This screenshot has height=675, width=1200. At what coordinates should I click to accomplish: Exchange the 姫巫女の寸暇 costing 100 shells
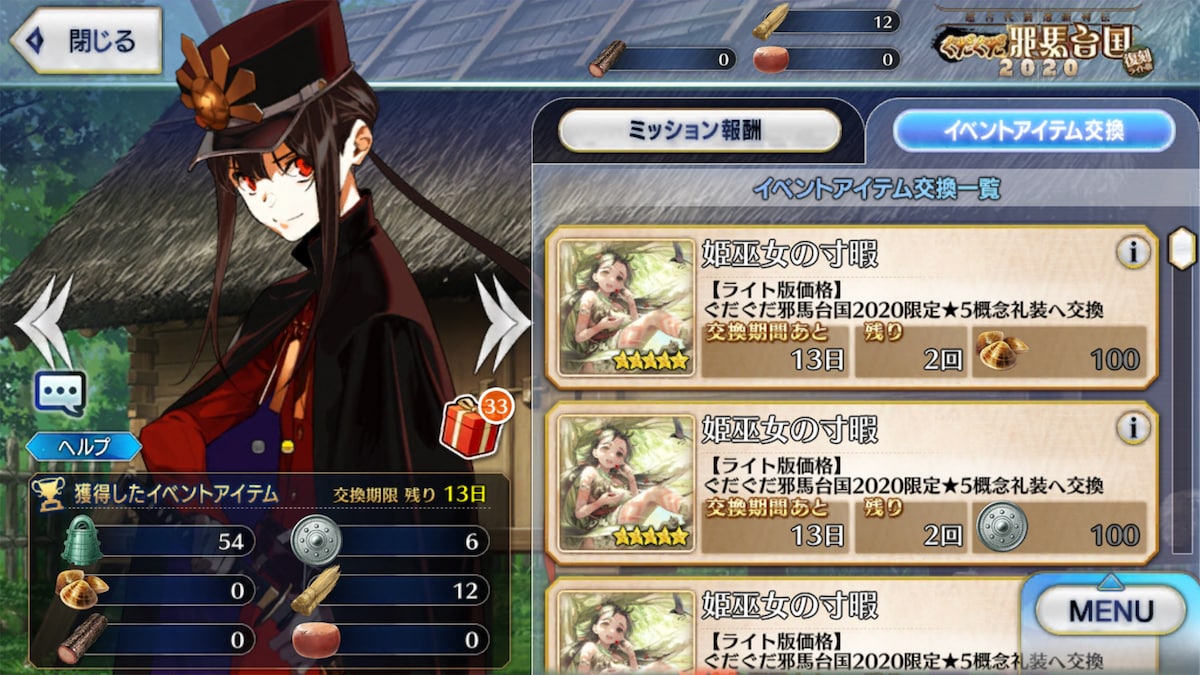tap(850, 307)
